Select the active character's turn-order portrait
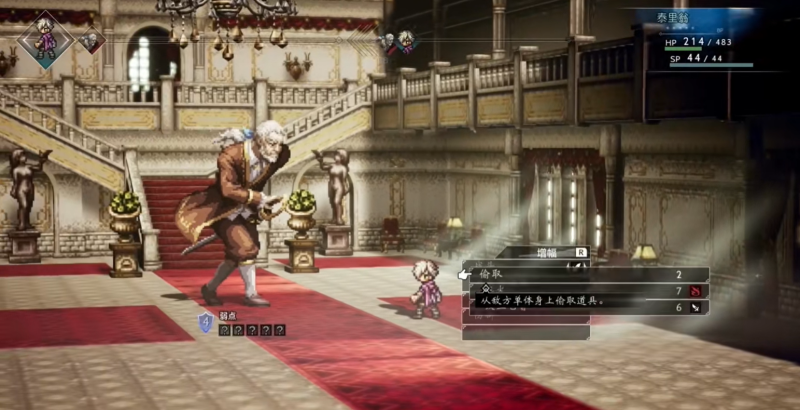Viewport: 800px width, 410px height. [45, 38]
